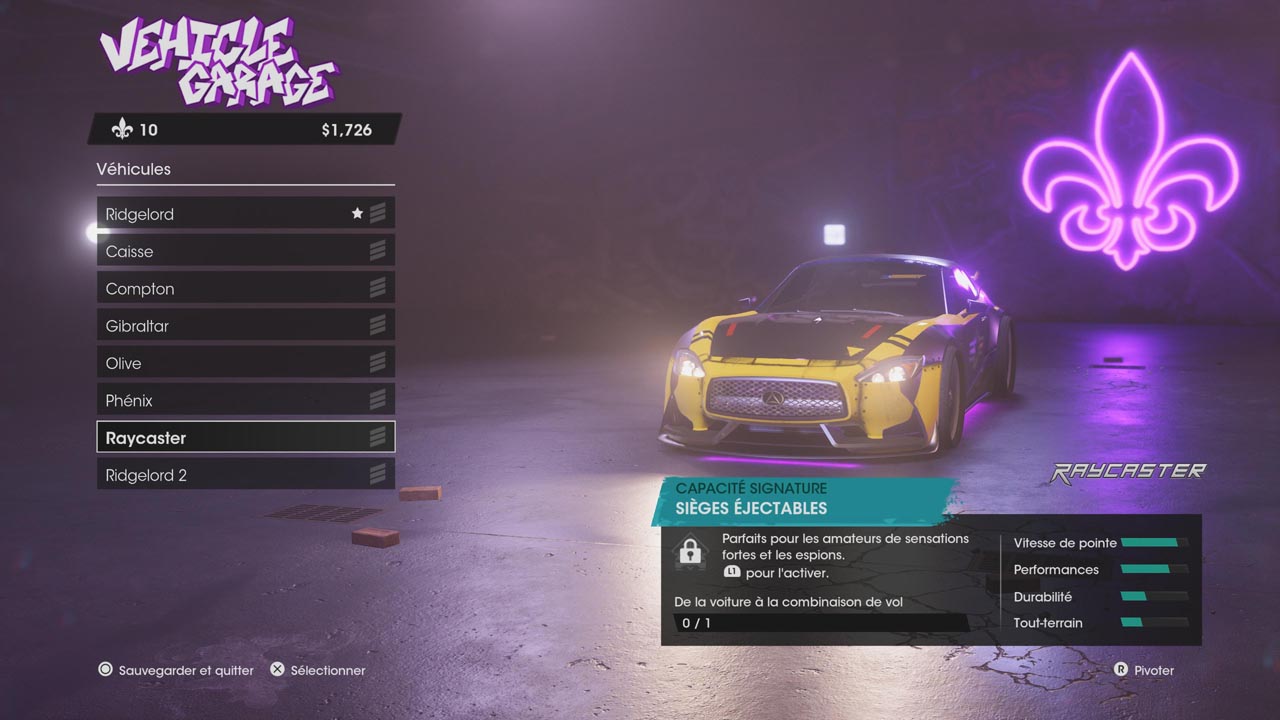Select the Ridgelord vehicle entry
Image resolution: width=1280 pixels, height=720 pixels.
point(245,214)
